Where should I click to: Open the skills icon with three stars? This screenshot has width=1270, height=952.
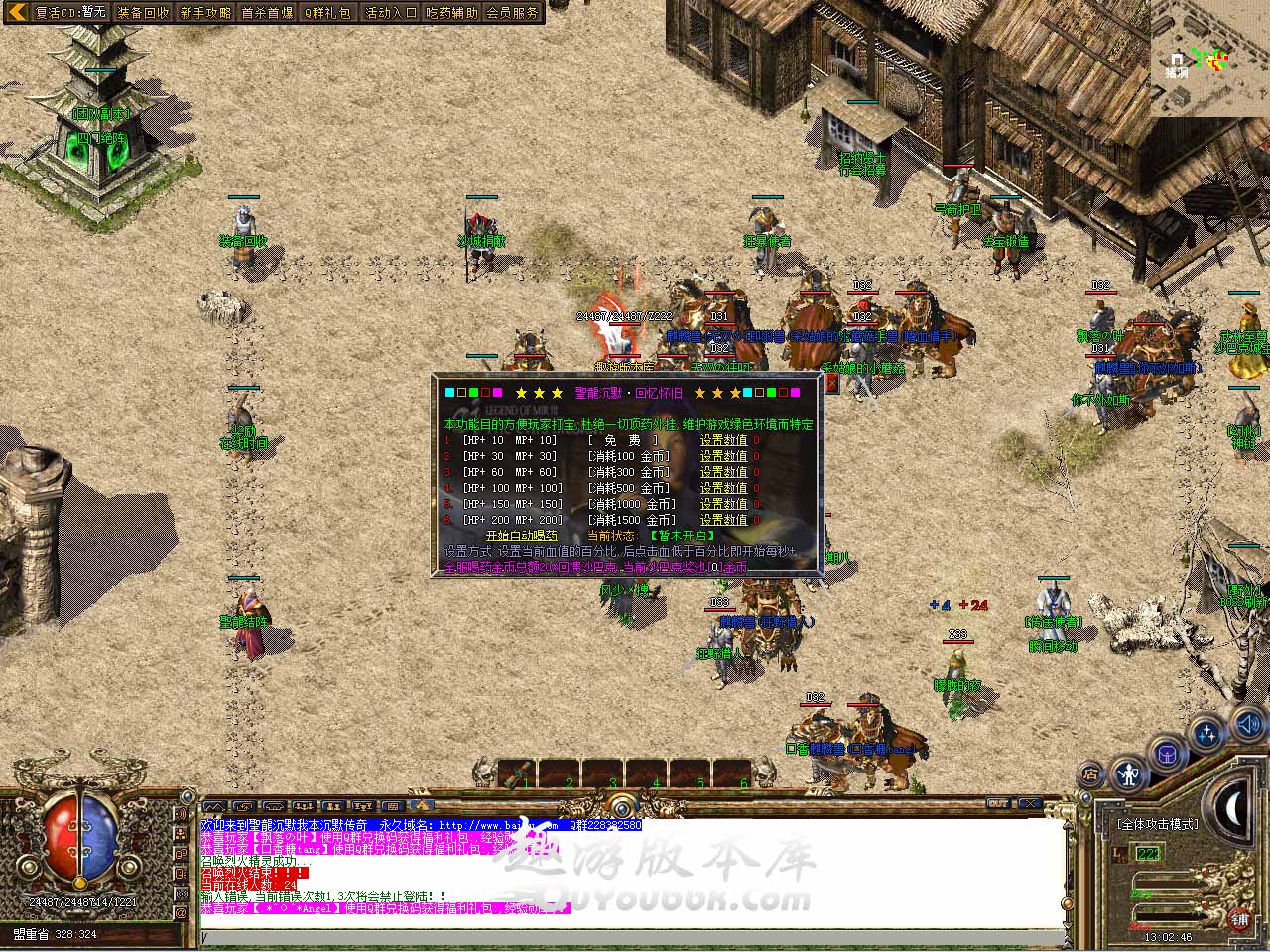click(x=1206, y=734)
